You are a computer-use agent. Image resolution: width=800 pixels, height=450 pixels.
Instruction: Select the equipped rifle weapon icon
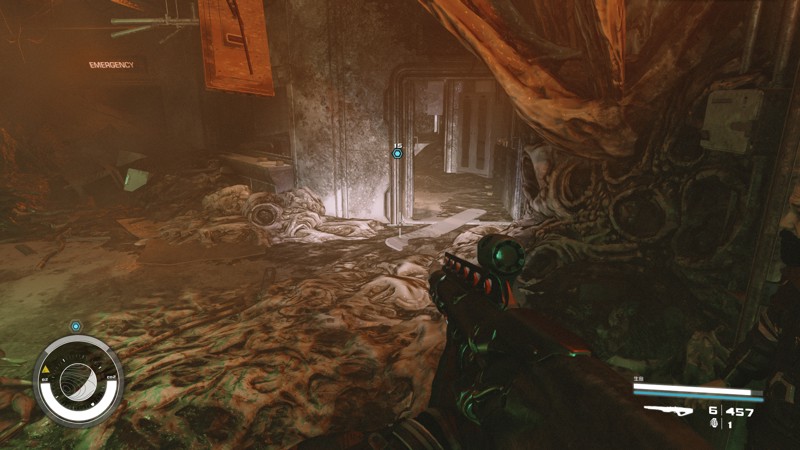coord(669,410)
